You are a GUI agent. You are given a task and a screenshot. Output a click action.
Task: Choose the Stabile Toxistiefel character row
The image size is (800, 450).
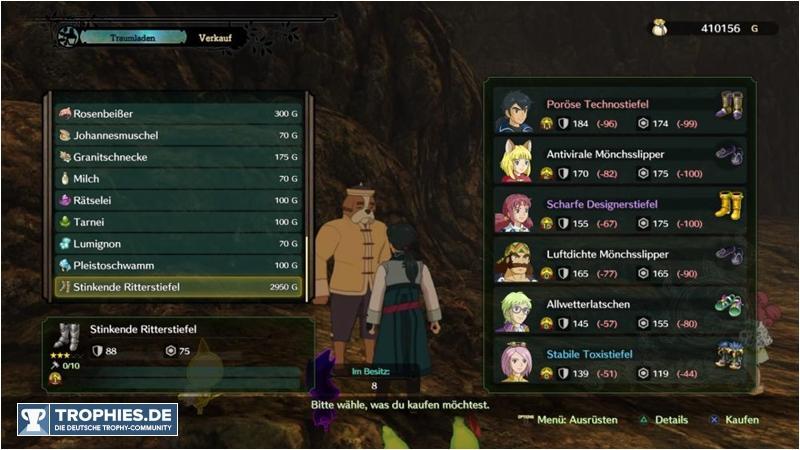620,362
